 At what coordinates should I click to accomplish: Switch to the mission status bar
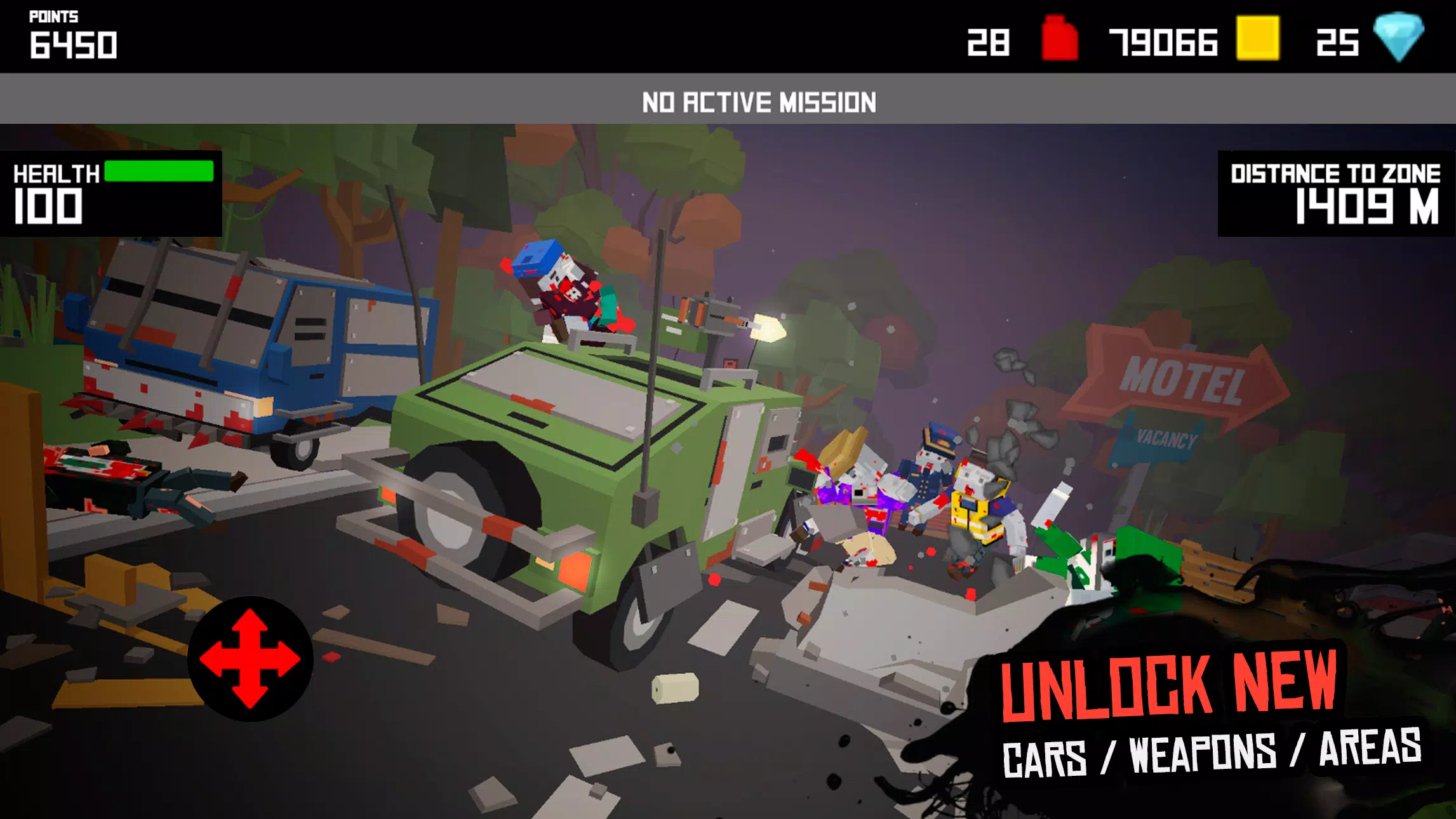coord(728,100)
